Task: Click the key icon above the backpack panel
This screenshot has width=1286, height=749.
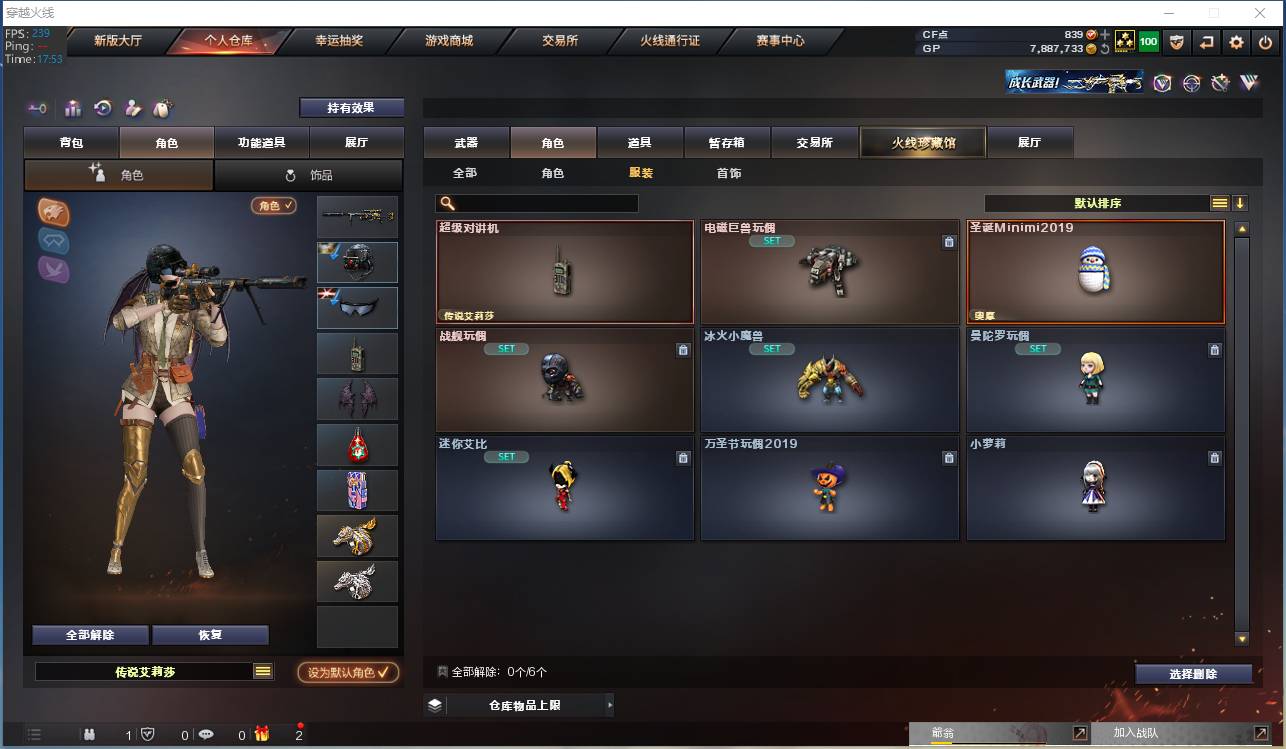Action: click(x=38, y=108)
